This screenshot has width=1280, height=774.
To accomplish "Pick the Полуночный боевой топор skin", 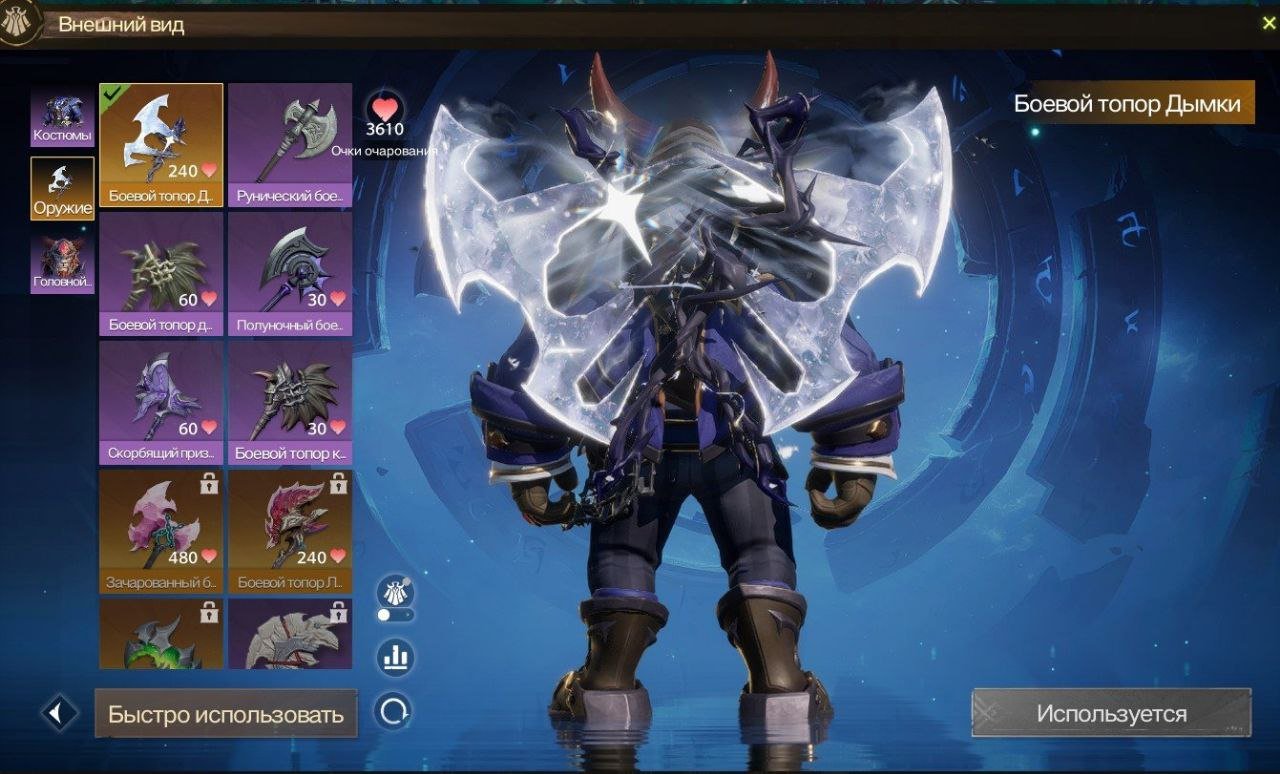I will pos(290,273).
